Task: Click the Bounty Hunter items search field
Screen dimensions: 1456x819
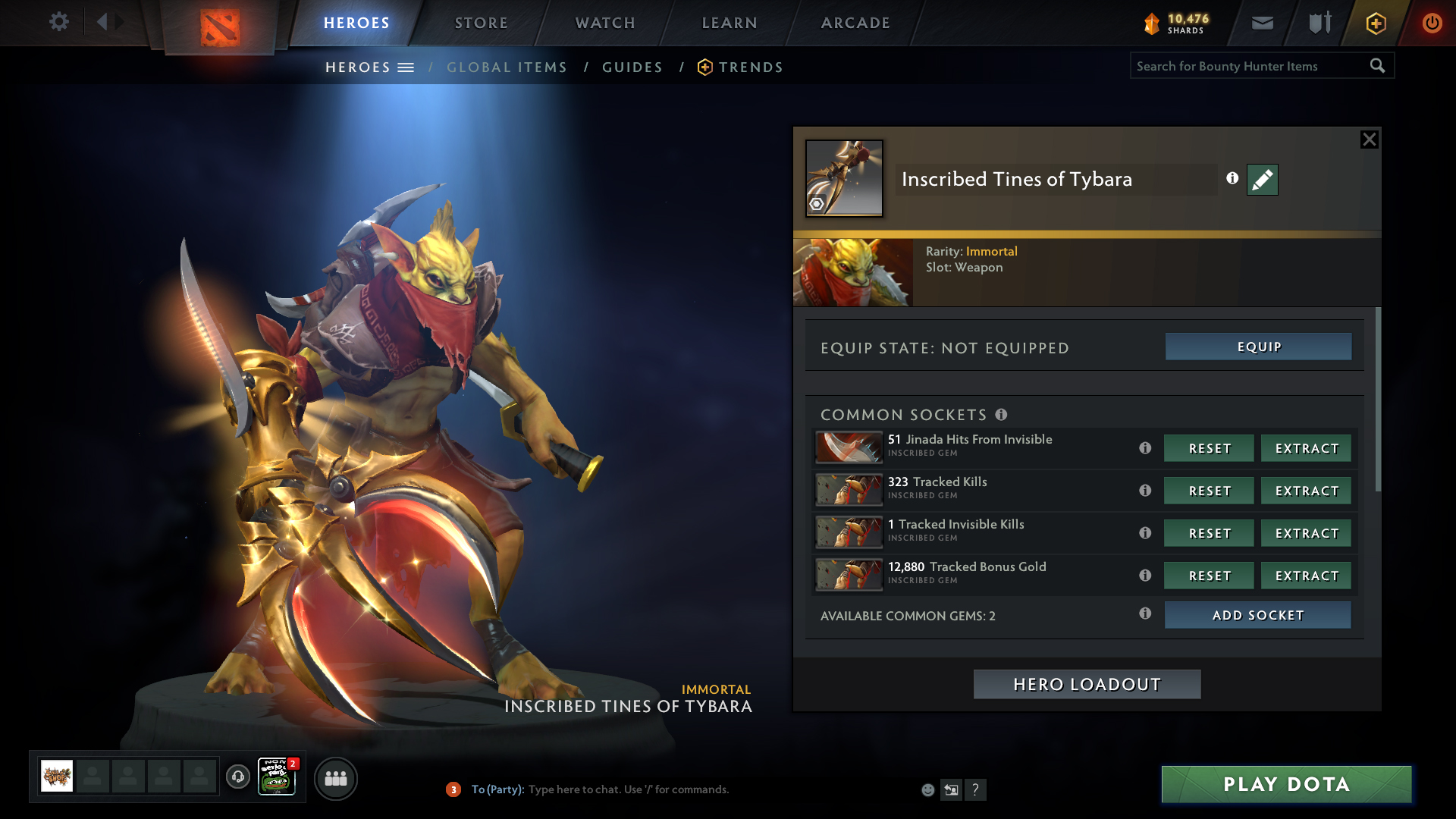Action: click(x=1250, y=66)
